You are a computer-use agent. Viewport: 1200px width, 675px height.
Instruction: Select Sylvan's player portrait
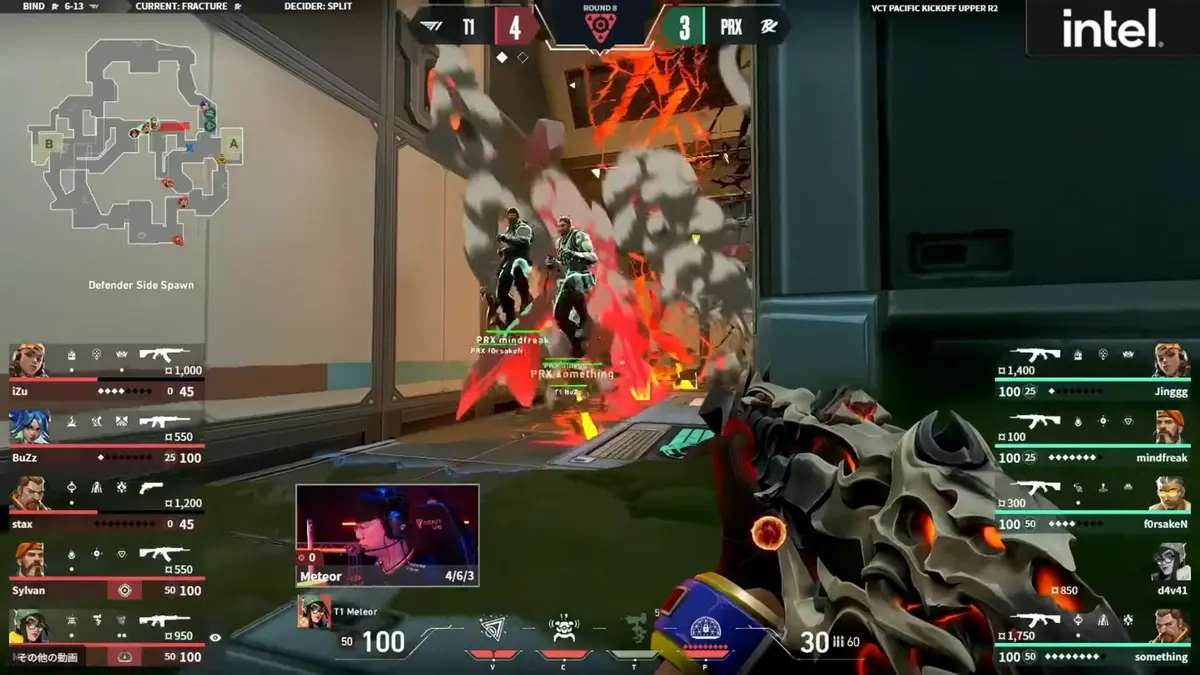click(x=29, y=560)
